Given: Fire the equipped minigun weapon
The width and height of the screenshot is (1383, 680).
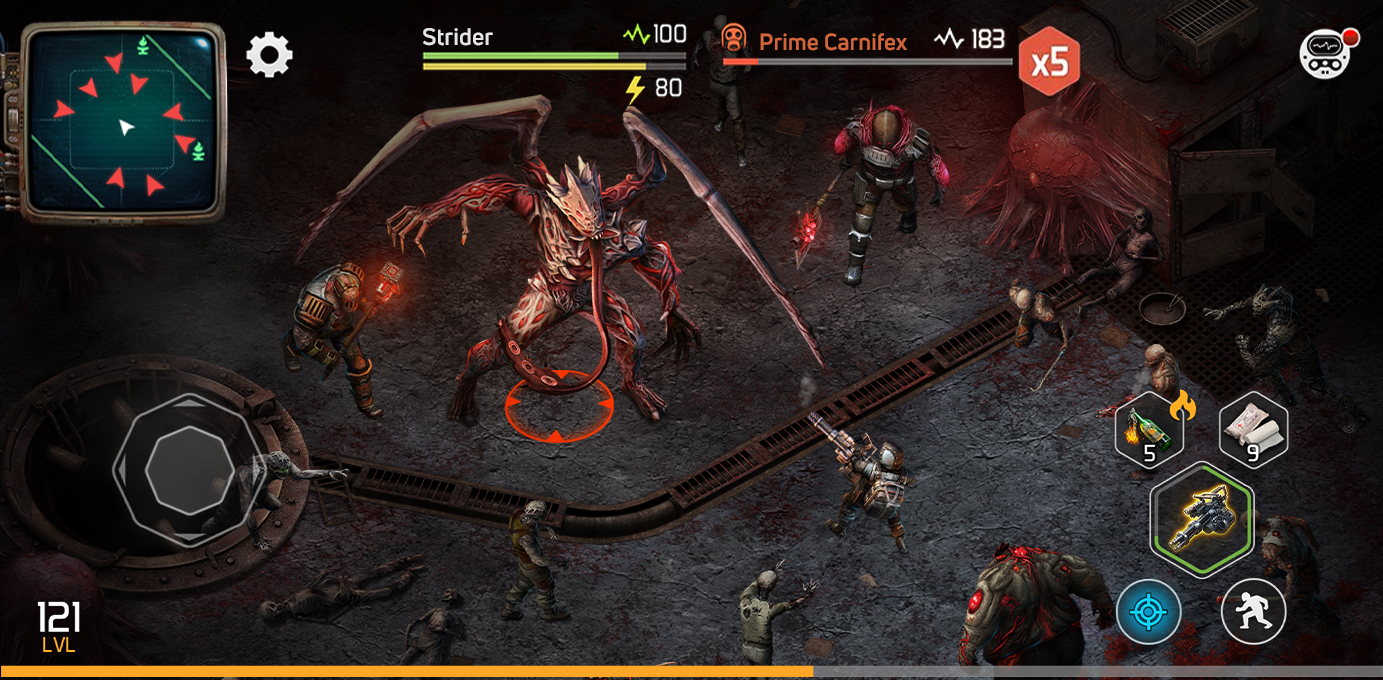Looking at the screenshot, I should tap(1202, 519).
